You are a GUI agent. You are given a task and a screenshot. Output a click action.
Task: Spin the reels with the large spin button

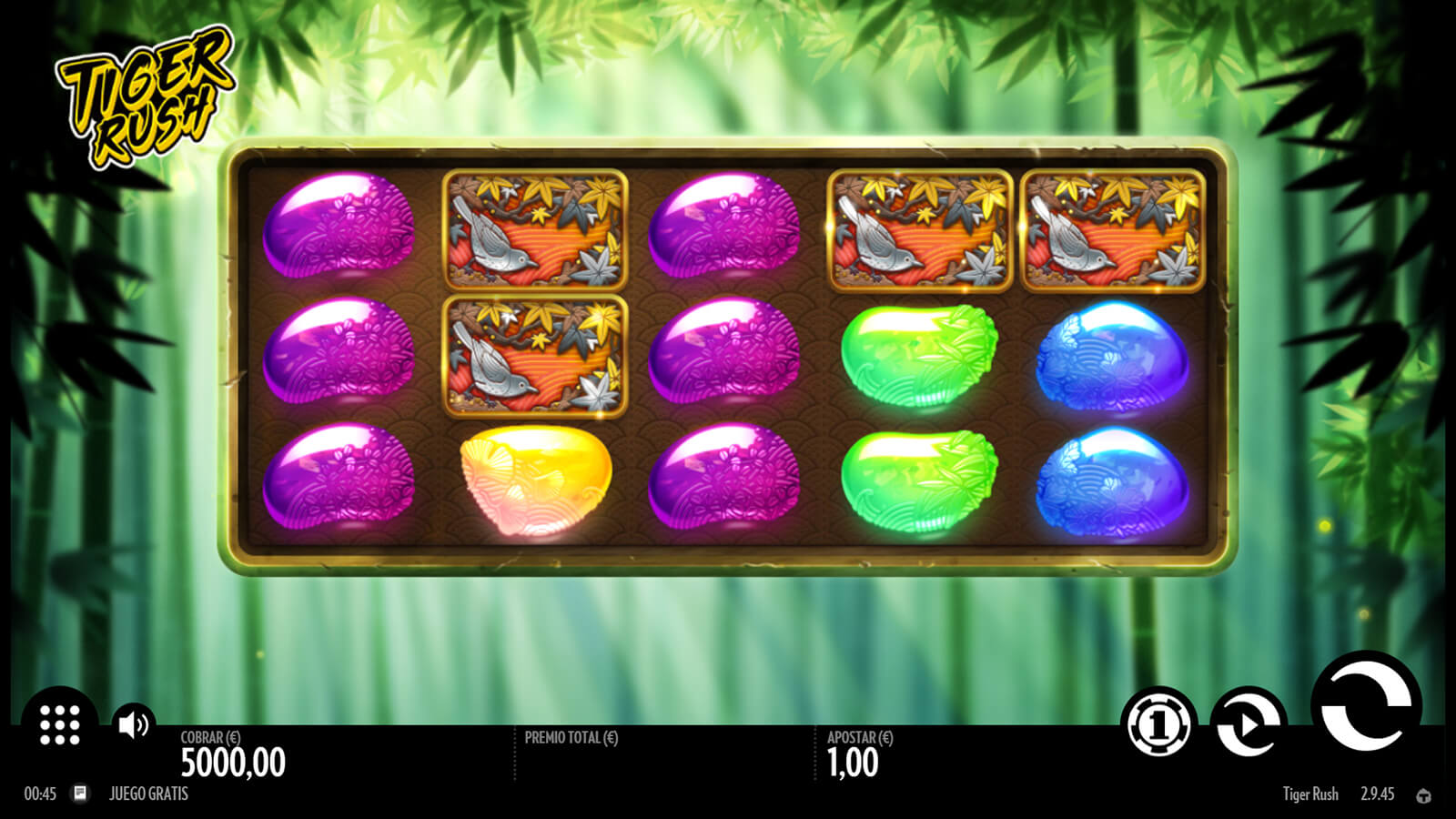1365,706
